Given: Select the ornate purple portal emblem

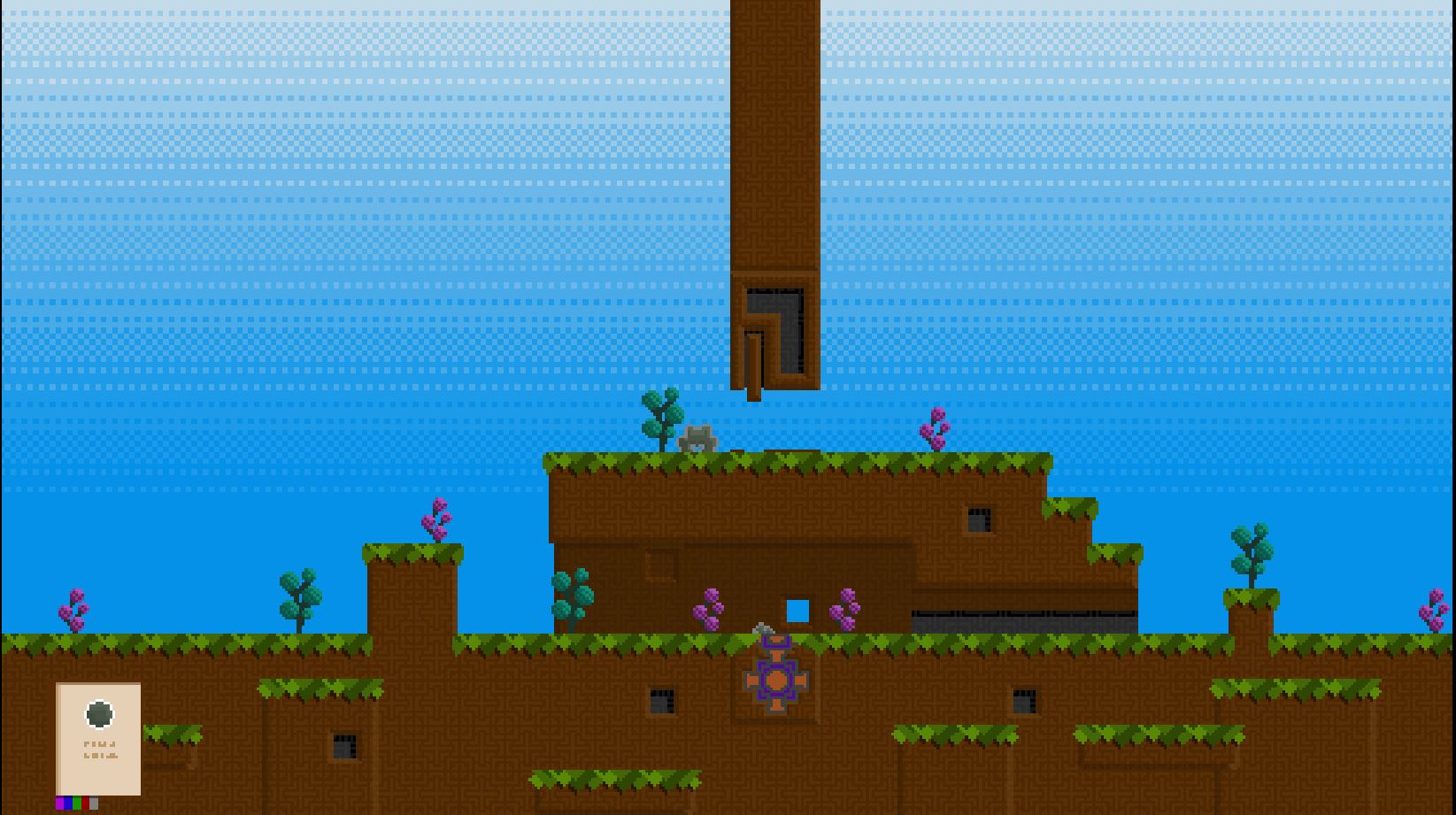Looking at the screenshot, I should coord(775,678).
